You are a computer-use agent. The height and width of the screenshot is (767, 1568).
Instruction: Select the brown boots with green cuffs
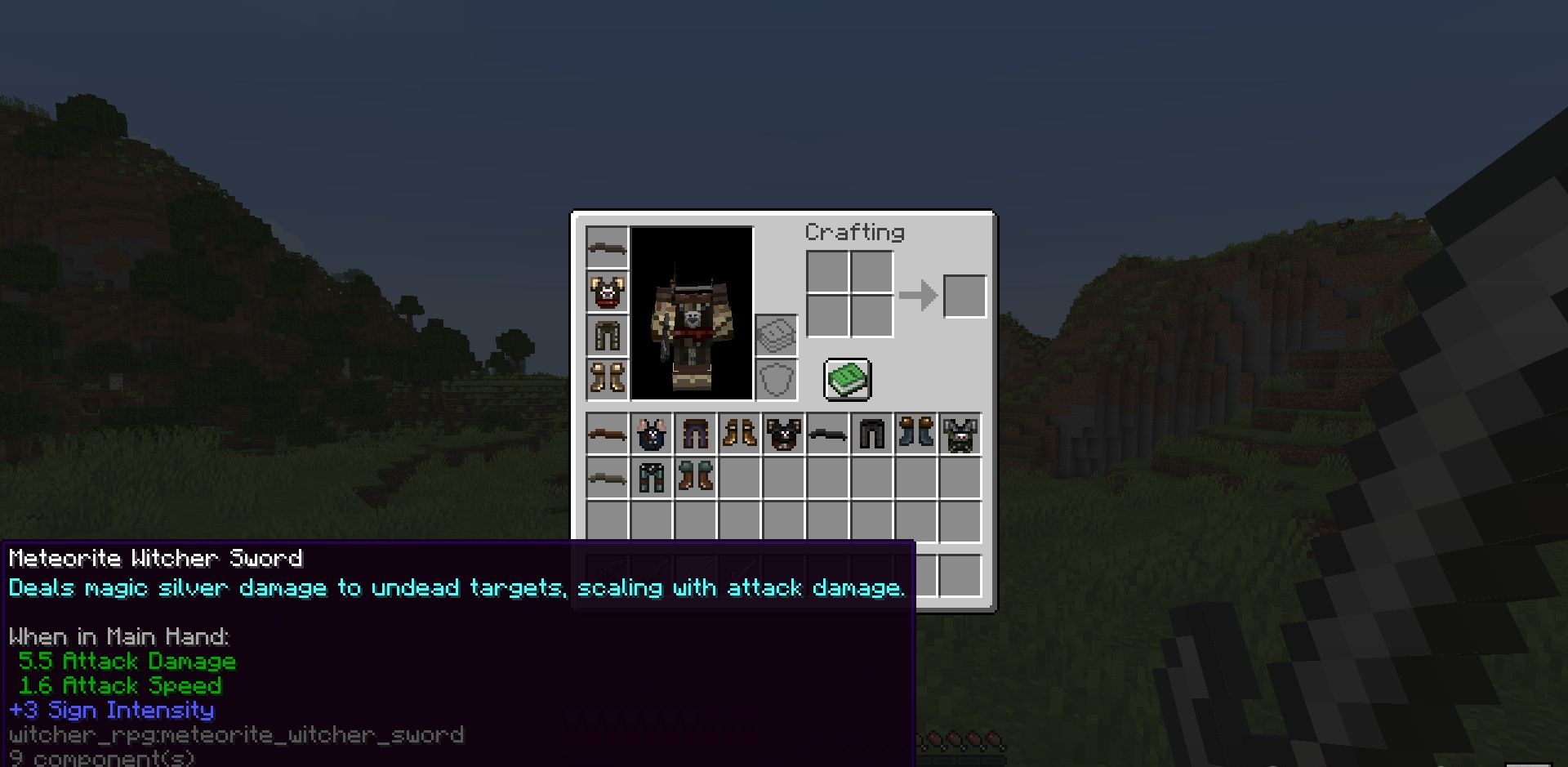point(696,478)
